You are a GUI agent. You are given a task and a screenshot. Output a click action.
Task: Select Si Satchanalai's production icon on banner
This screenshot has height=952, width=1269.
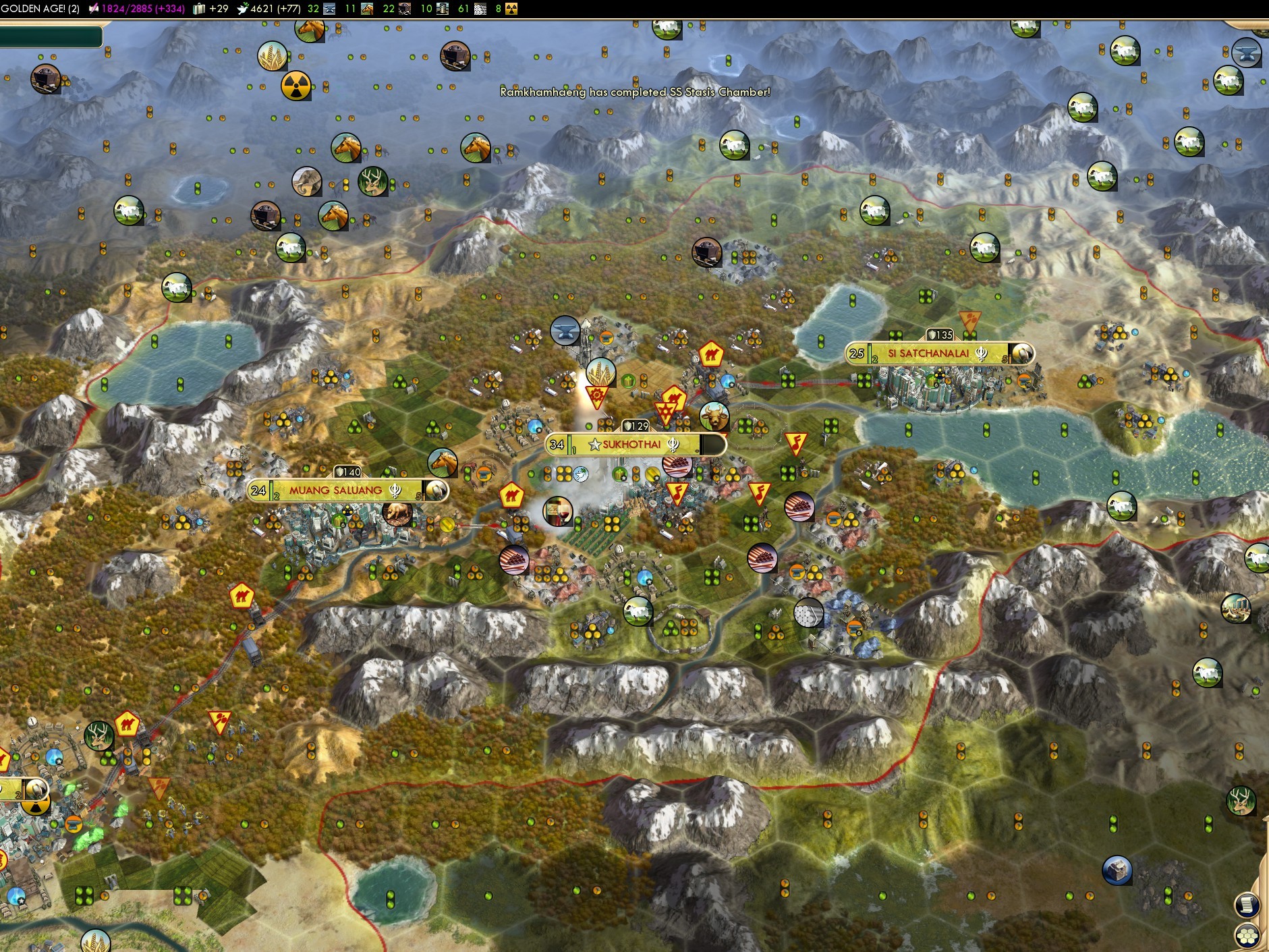click(1022, 354)
